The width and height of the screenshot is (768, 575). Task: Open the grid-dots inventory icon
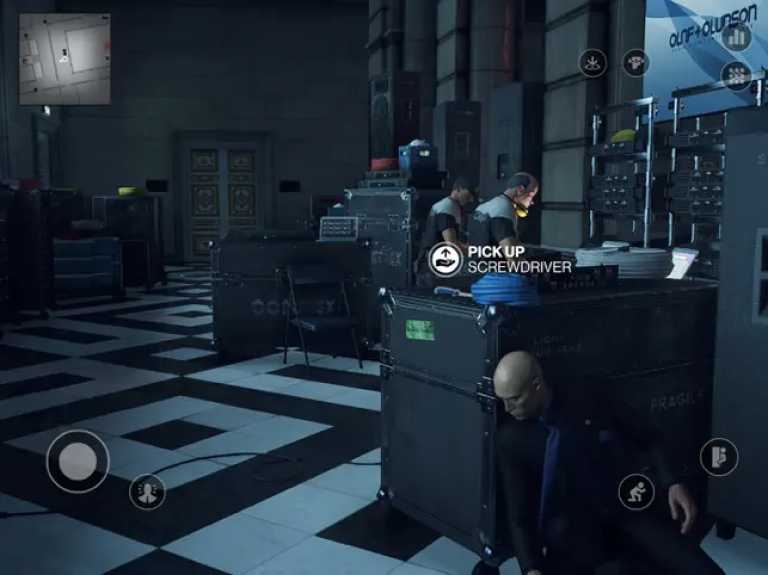coord(737,75)
